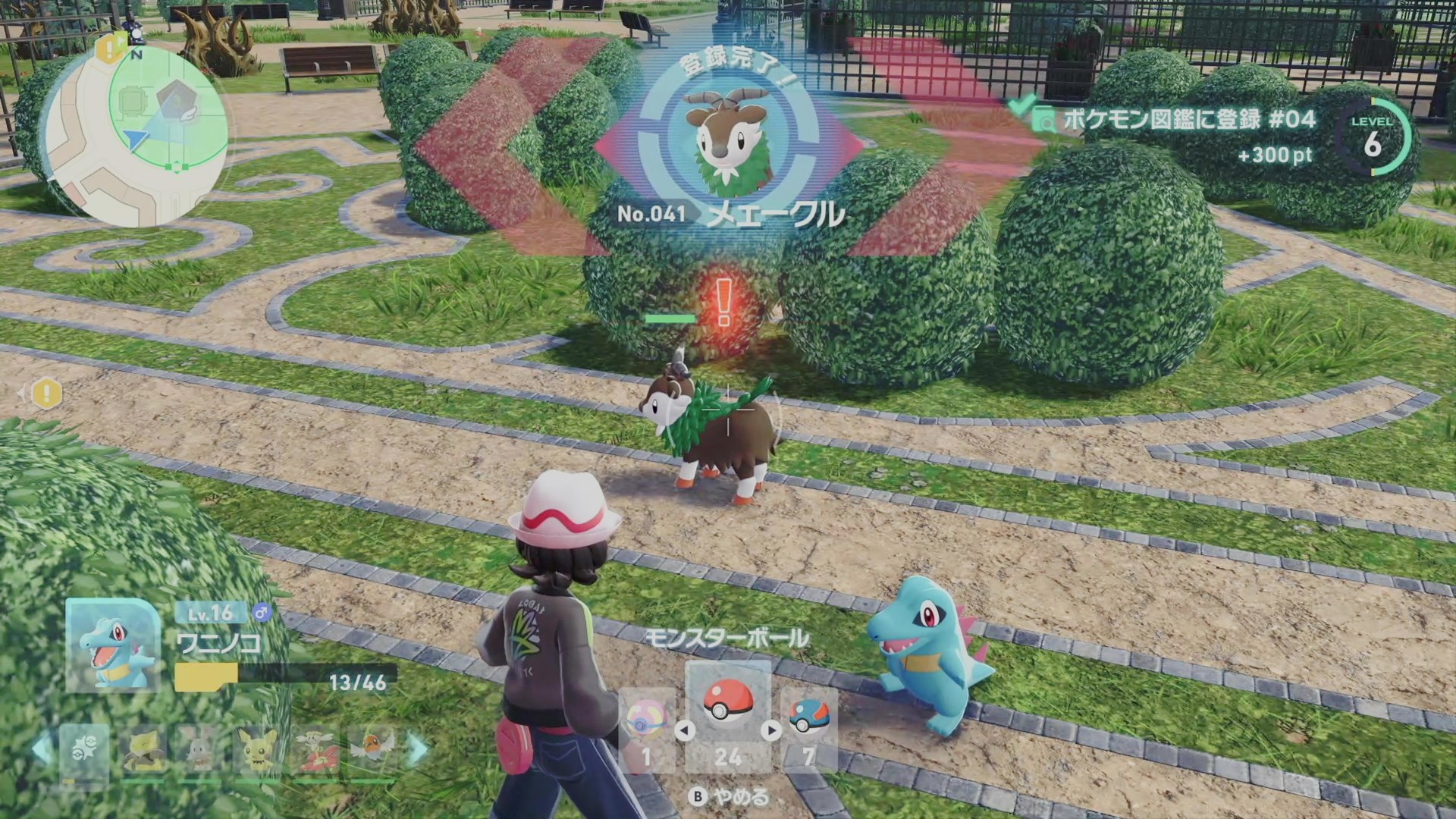Select the paired Poké Balls party icon
The image size is (1456, 819).
[x=83, y=751]
